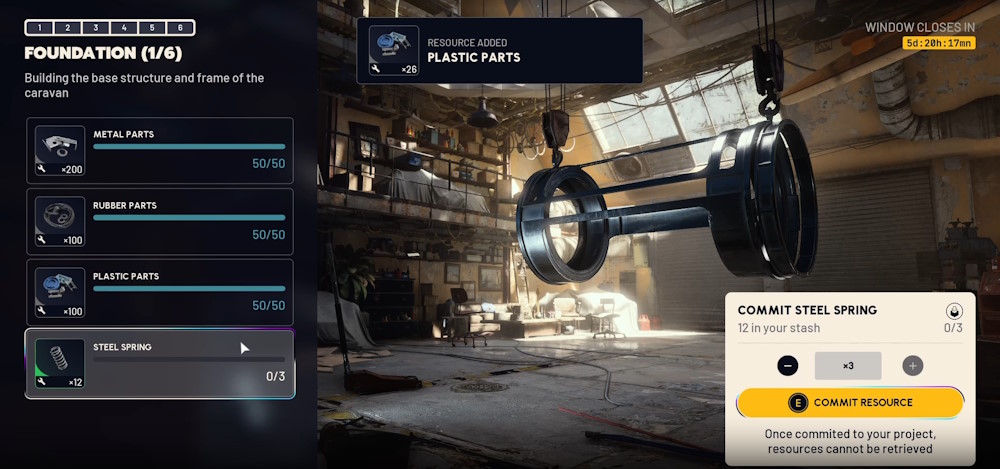Viewport: 1000px width, 469px height.
Task: Open stage 3 tab
Action: click(96, 28)
